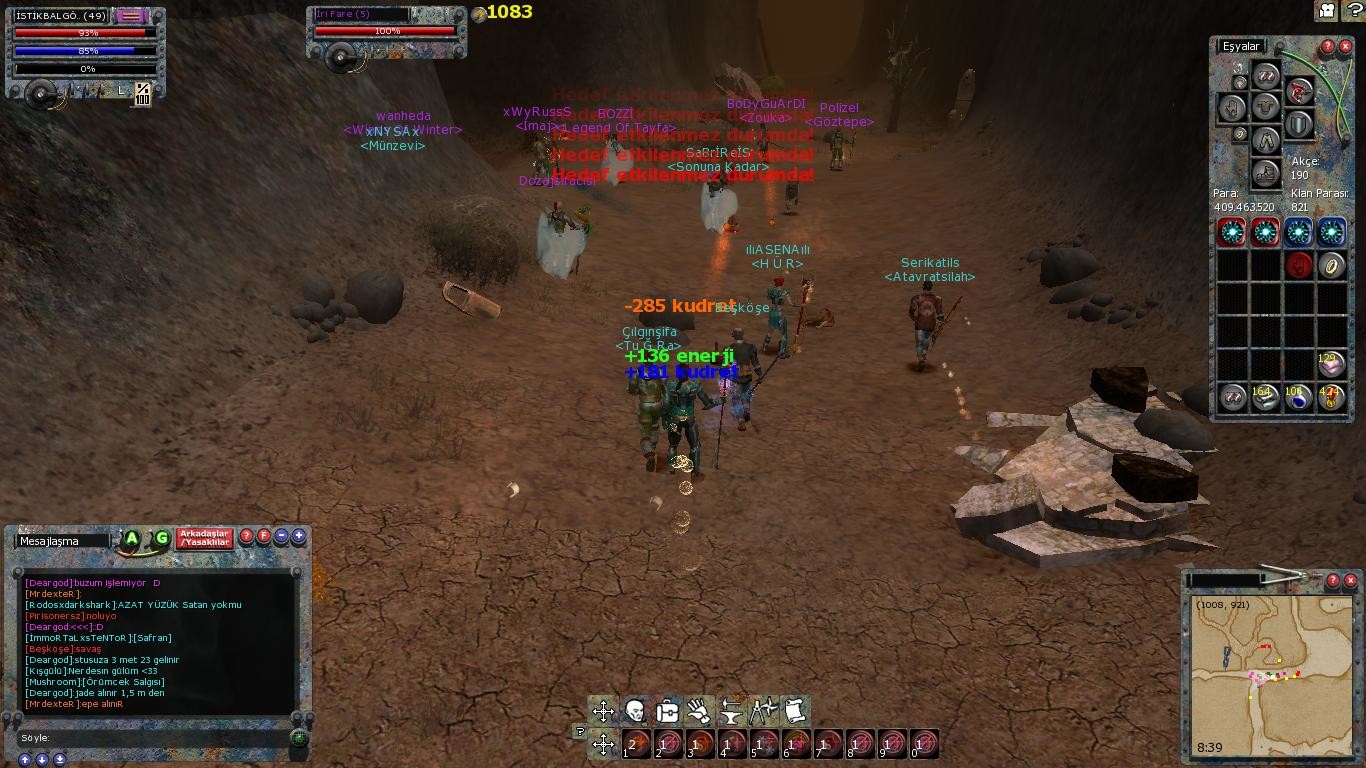Select the blue potion stack of 108
Viewport: 1366px width, 768px height.
[x=1298, y=398]
